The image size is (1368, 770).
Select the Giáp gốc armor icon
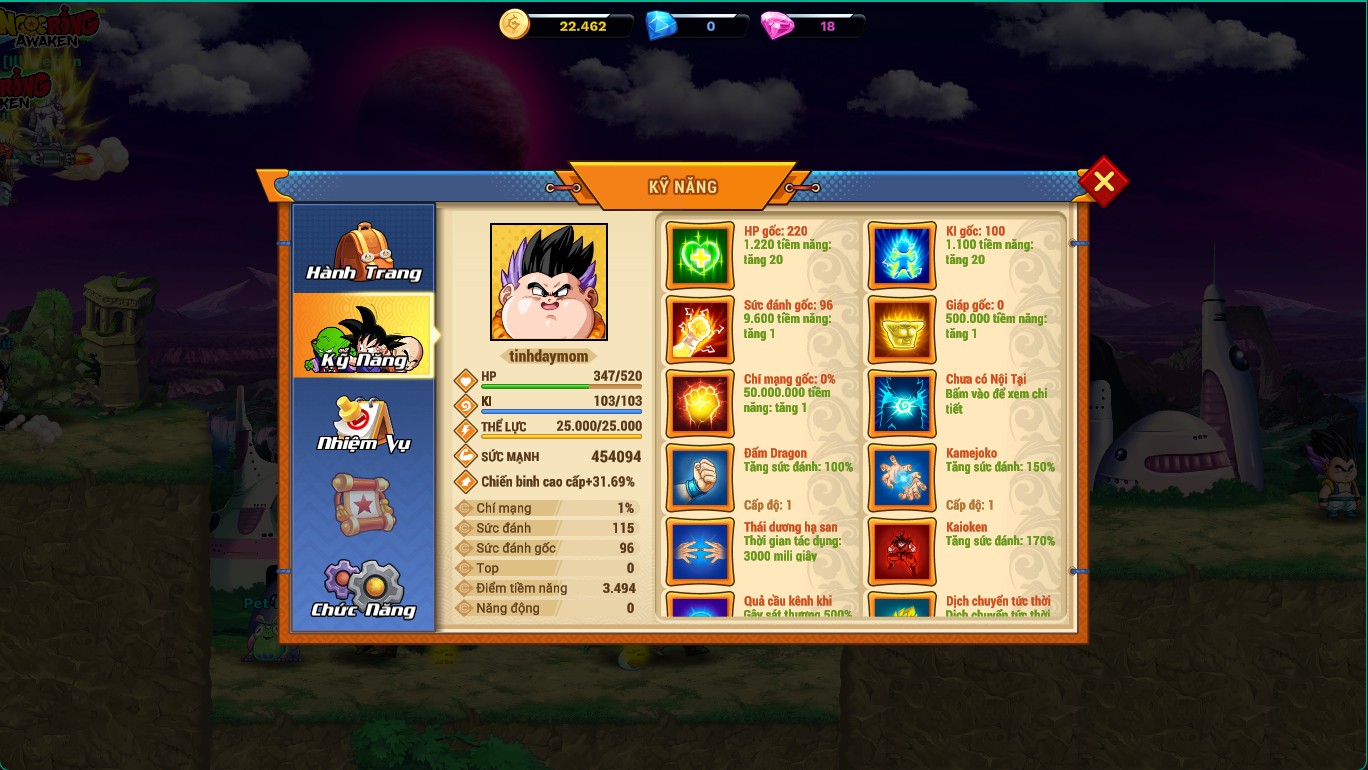point(902,330)
